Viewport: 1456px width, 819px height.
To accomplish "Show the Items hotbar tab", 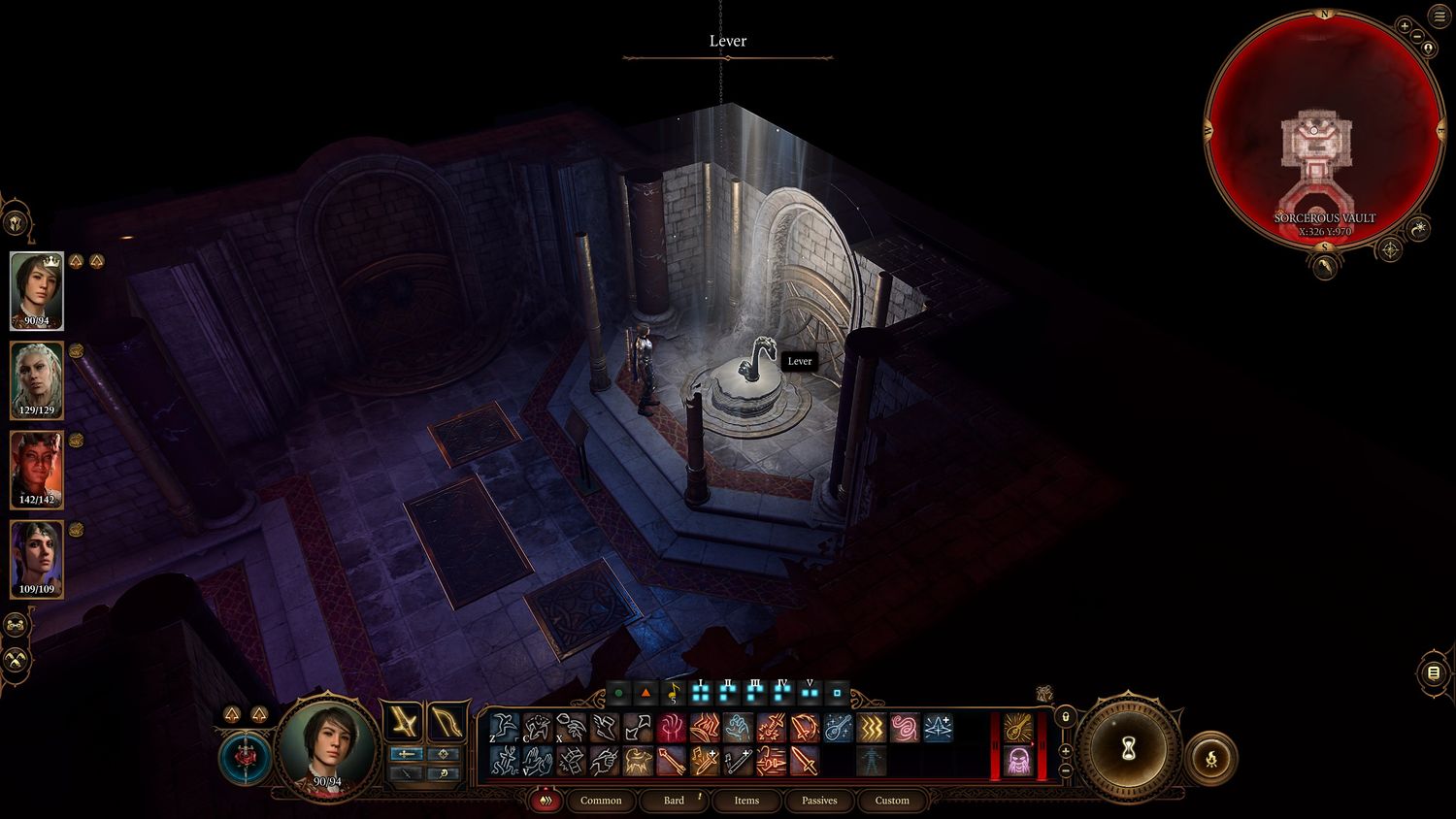I will 746,801.
